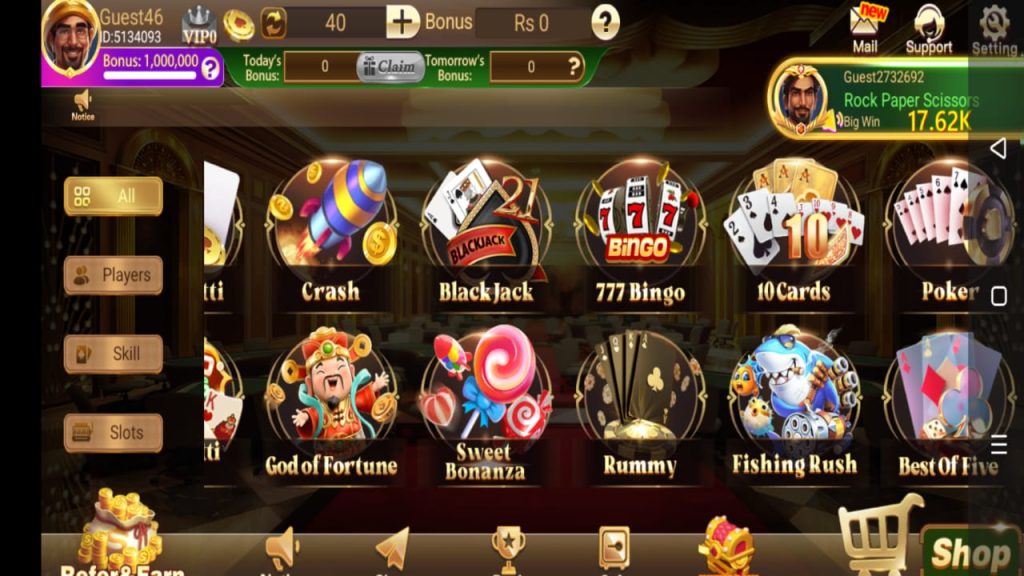1024x576 pixels.
Task: Select the All games category
Action: tap(113, 196)
